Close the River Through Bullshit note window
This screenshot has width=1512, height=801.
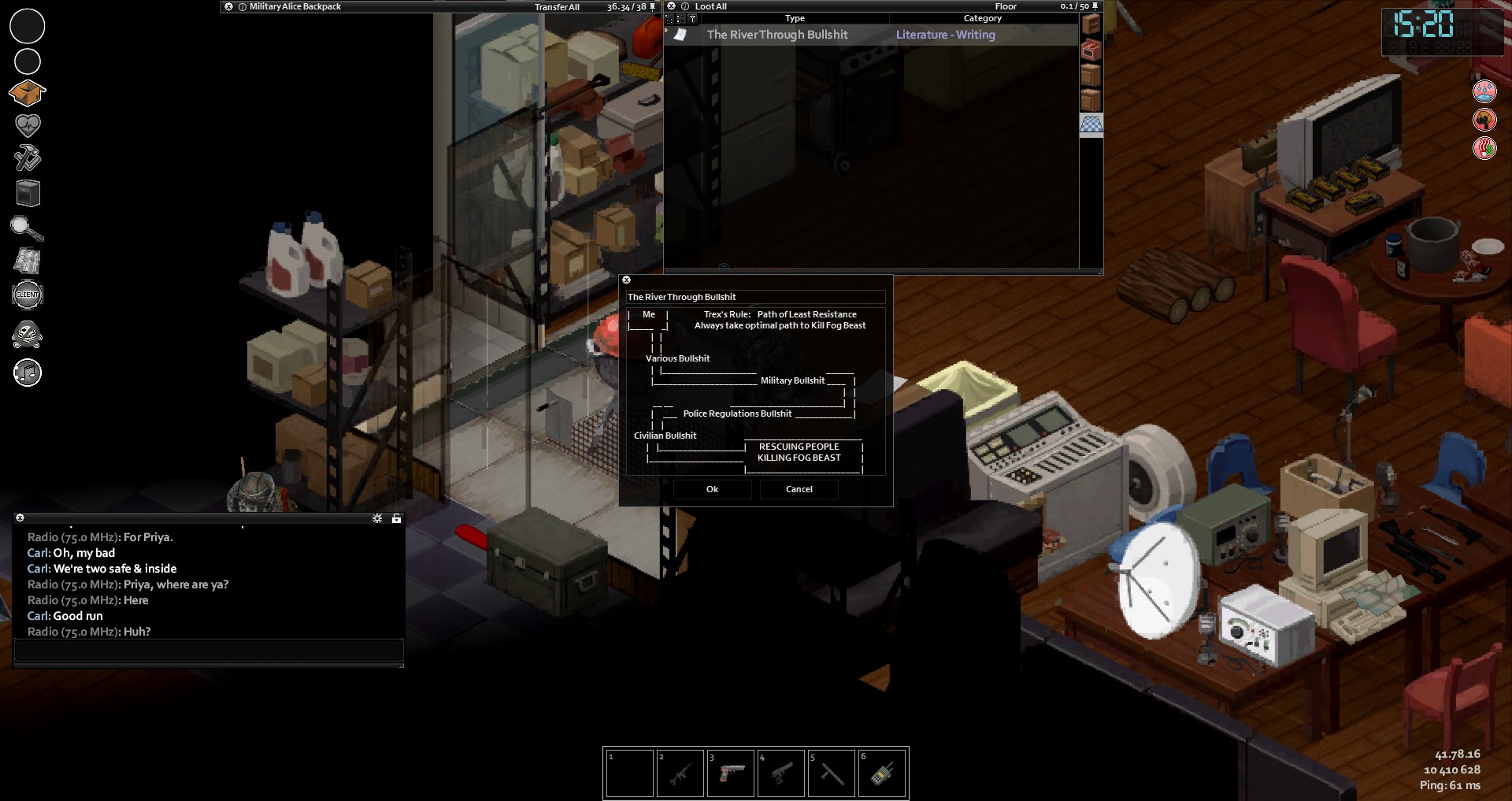coord(627,280)
